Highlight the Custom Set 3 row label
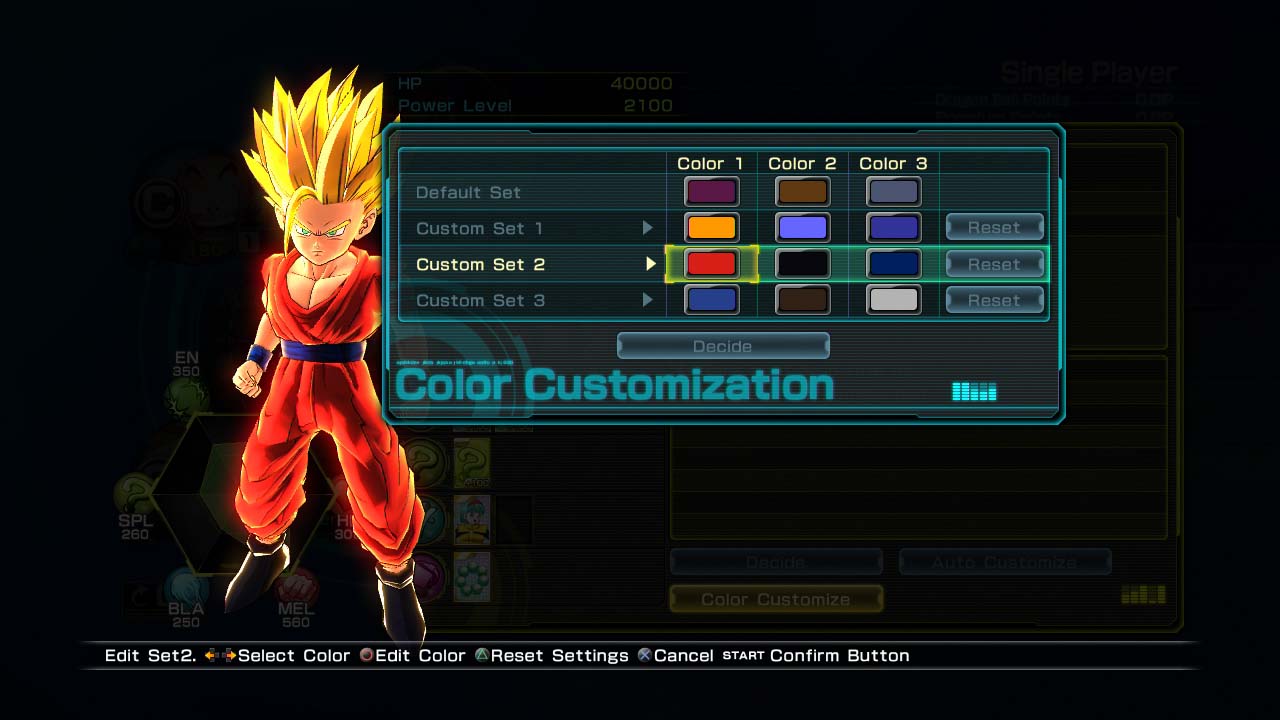 click(x=479, y=300)
